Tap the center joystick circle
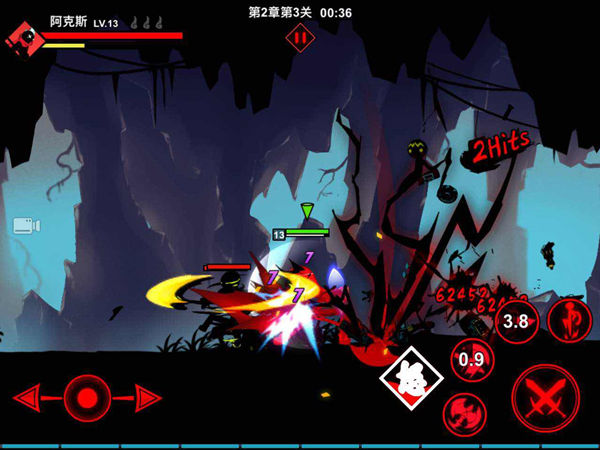600x450 pixels. pos(88,399)
